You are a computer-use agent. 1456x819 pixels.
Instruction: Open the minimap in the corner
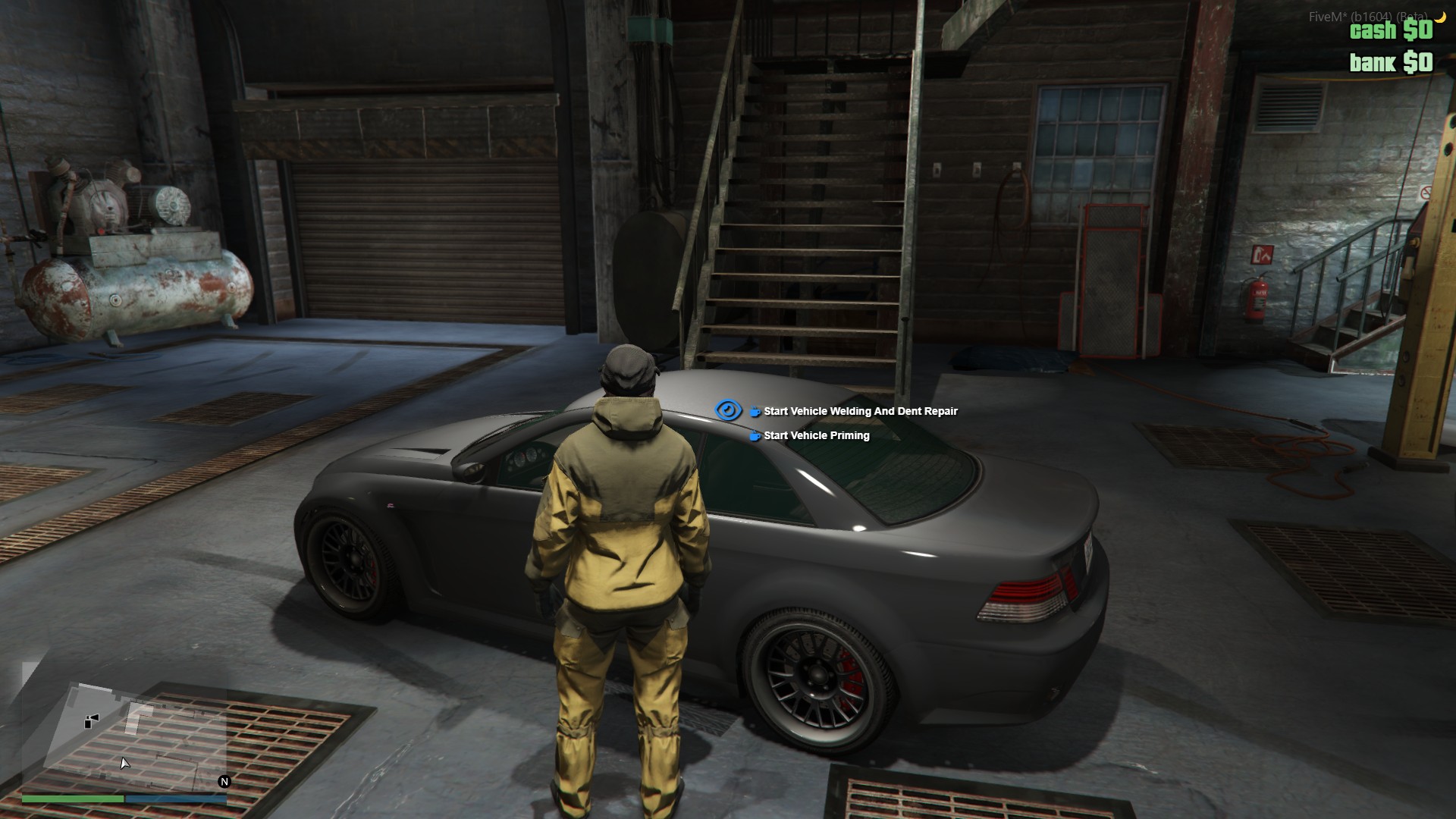click(x=125, y=734)
